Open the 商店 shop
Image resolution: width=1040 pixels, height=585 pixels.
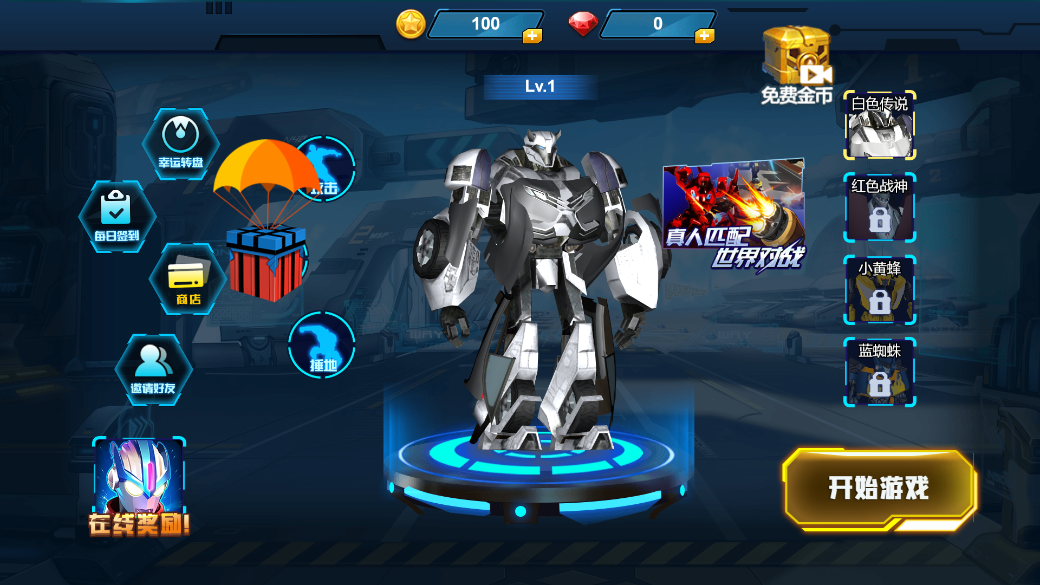click(187, 278)
